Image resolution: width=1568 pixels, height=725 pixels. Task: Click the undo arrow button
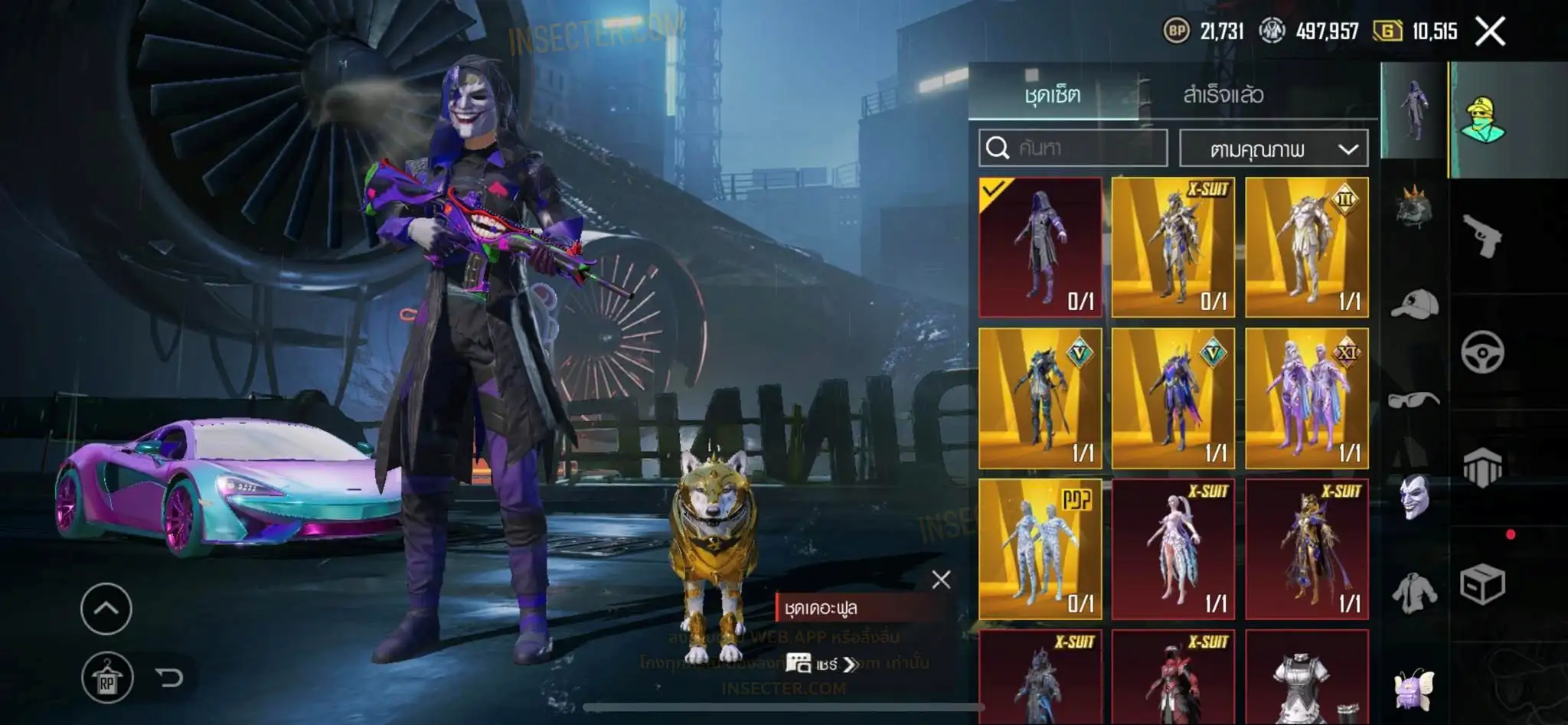click(x=168, y=677)
